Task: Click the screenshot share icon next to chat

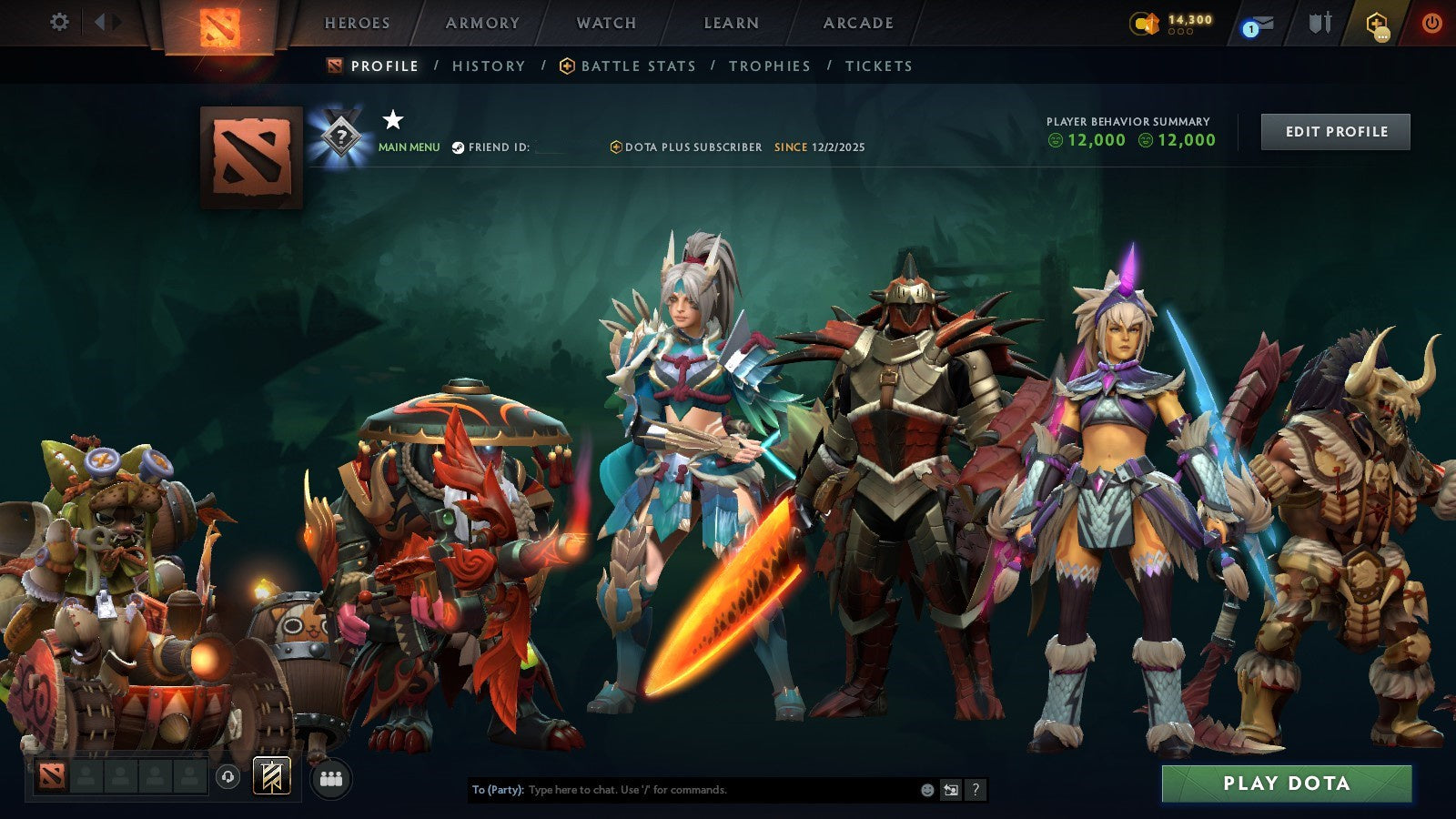Action: point(949,791)
